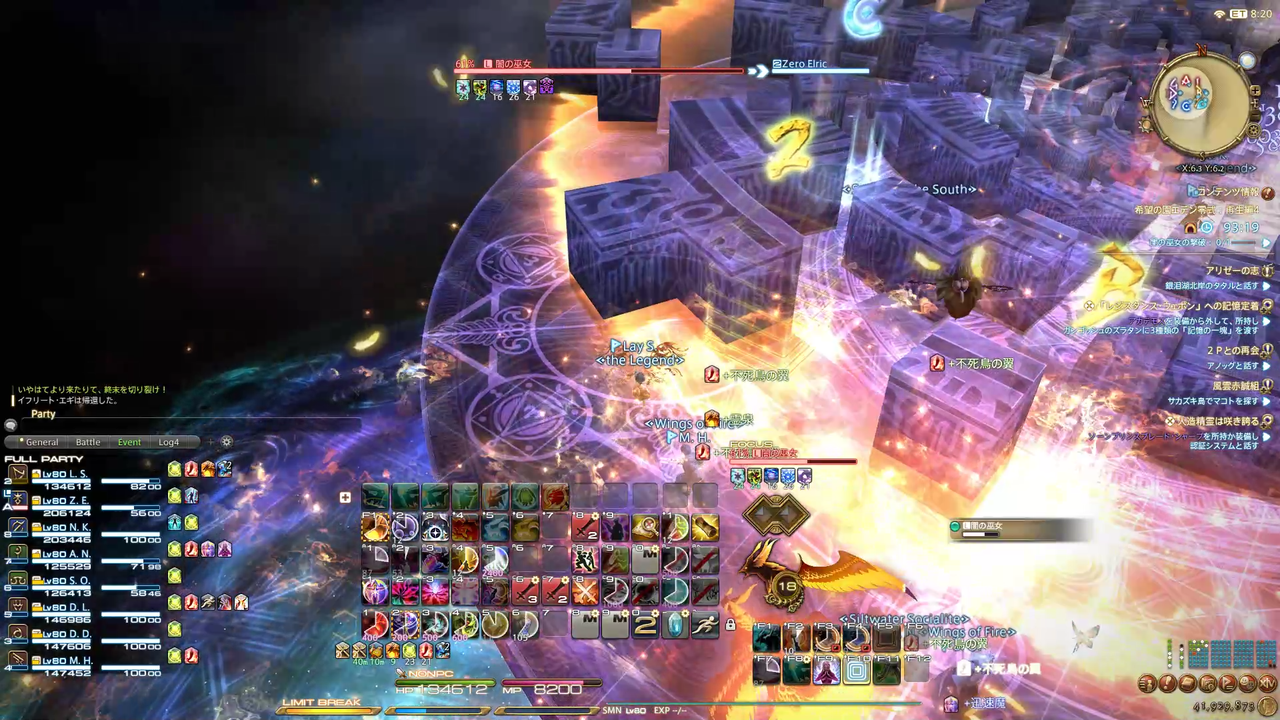
Task: Open chat log settings gear
Action: pyautogui.click(x=227, y=442)
